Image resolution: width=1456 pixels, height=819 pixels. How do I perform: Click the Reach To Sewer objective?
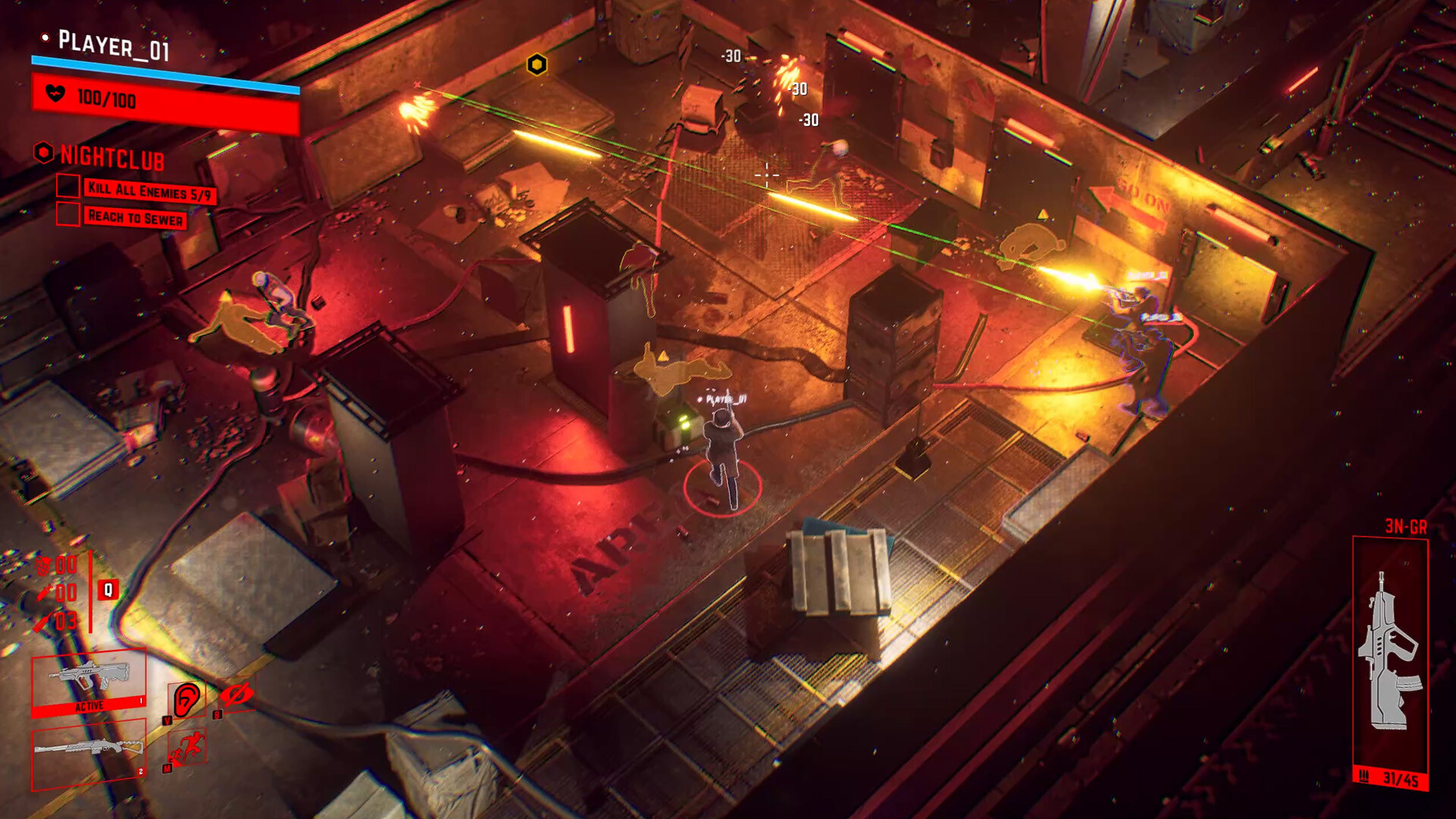[135, 218]
